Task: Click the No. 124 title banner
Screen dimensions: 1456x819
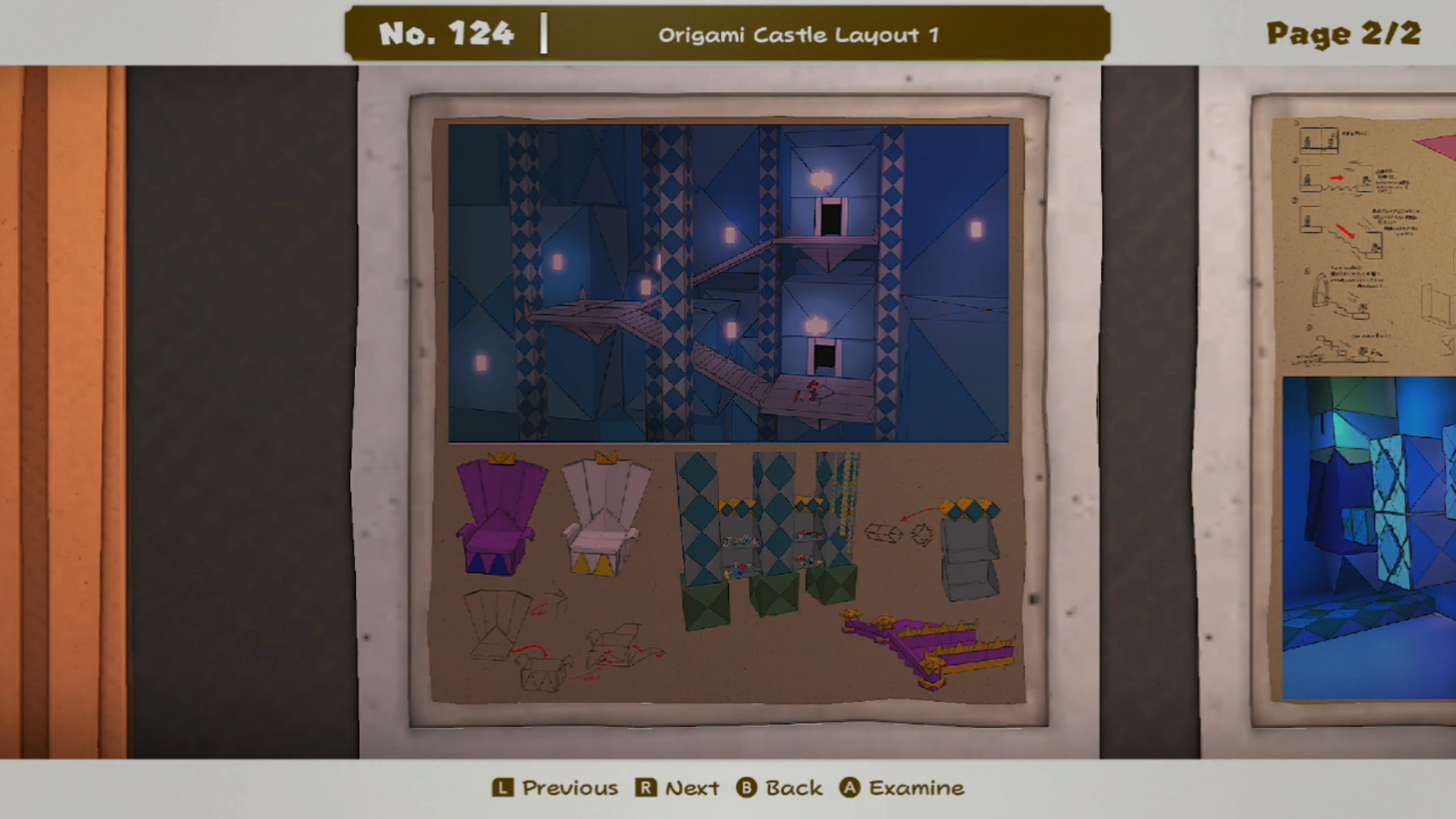Action: point(444,33)
